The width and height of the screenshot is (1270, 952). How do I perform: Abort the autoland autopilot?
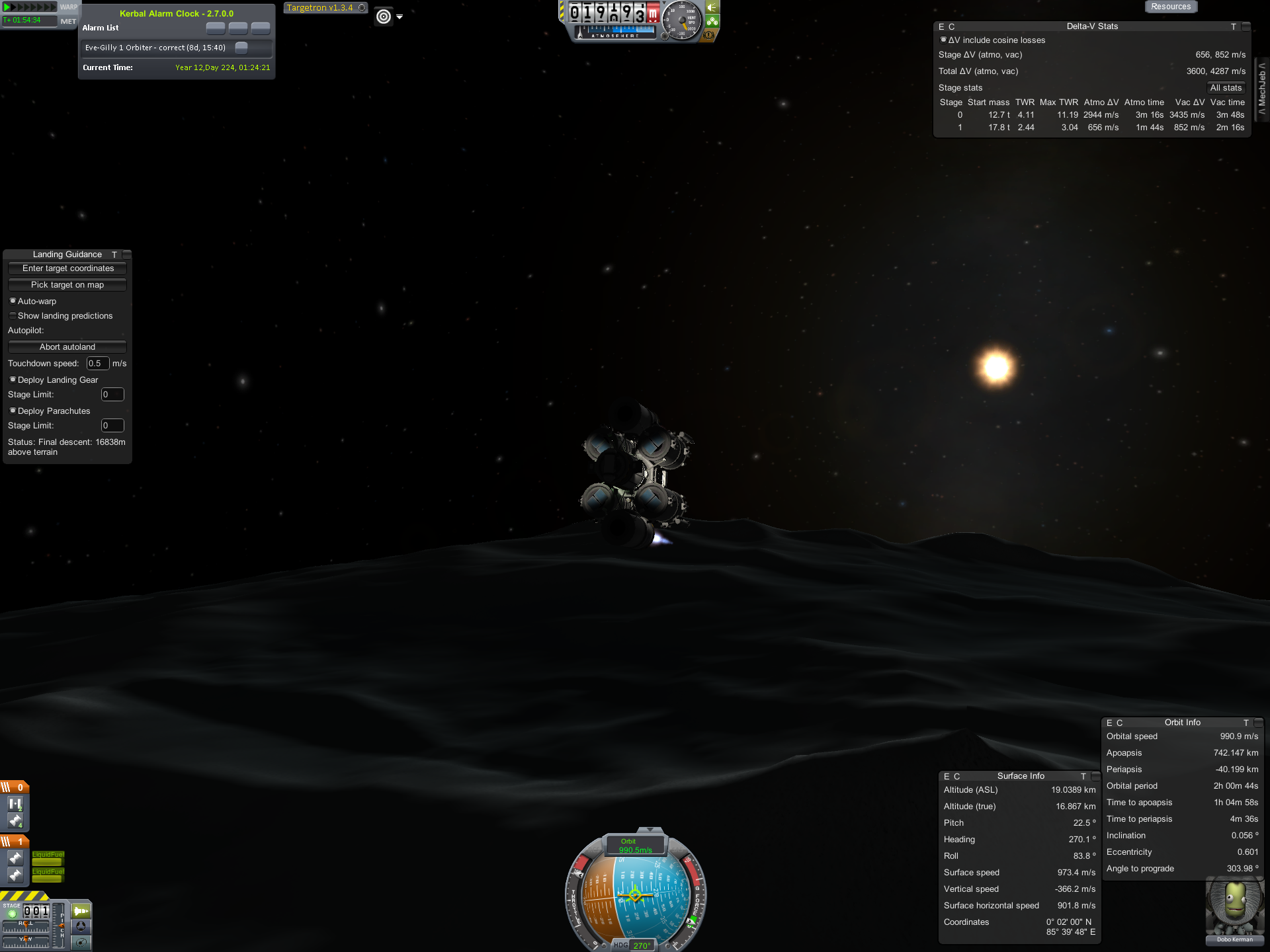click(67, 347)
